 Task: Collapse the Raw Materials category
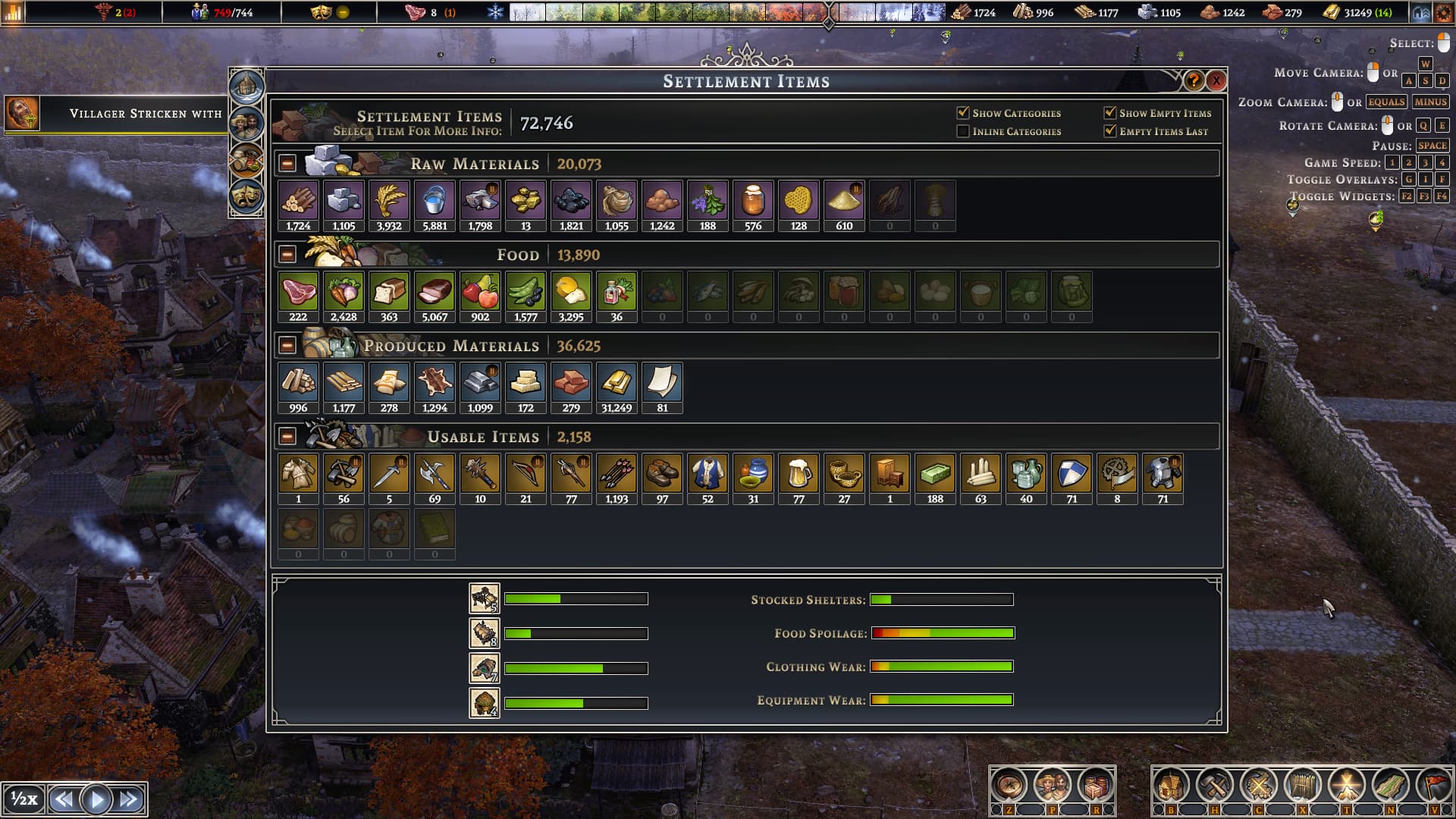[x=287, y=164]
